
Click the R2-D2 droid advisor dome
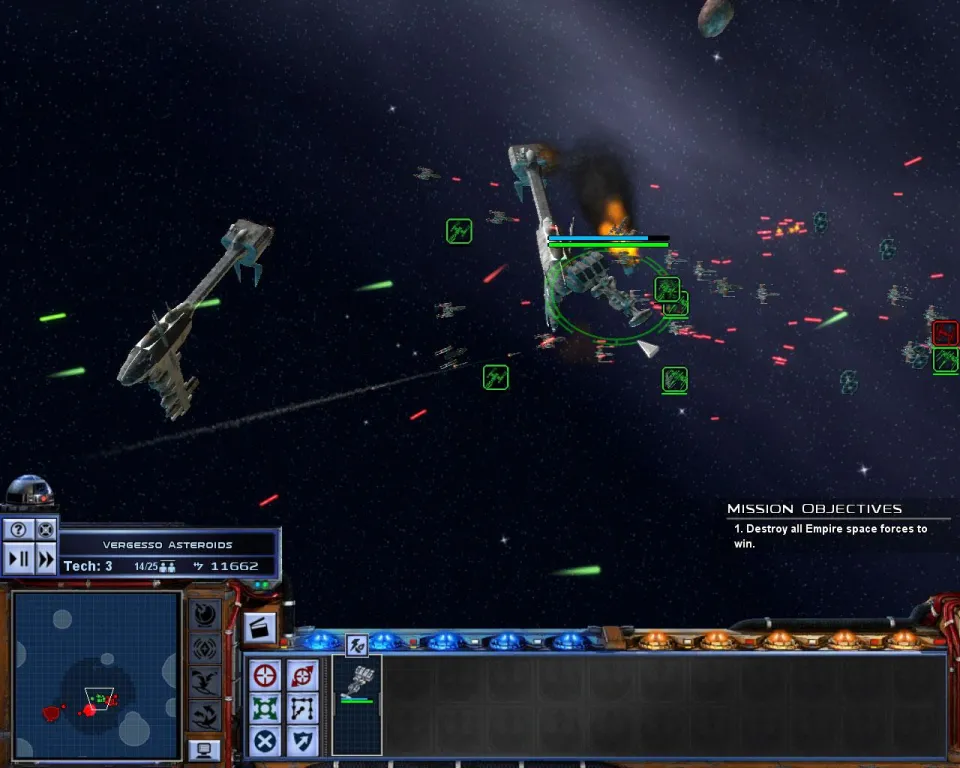(30, 492)
